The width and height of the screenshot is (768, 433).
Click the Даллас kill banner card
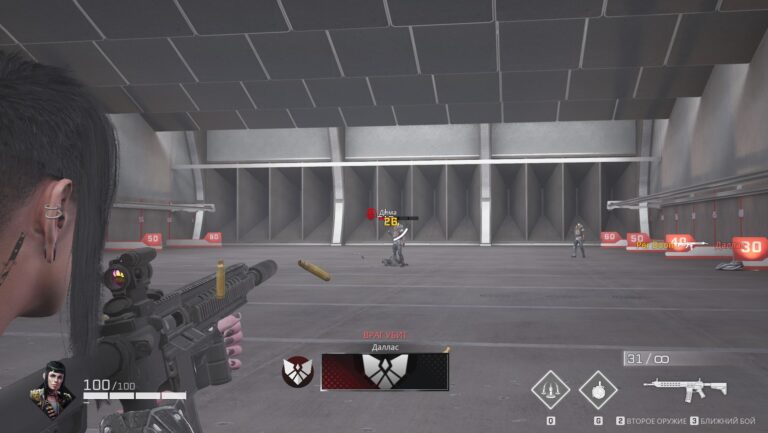tap(384, 371)
